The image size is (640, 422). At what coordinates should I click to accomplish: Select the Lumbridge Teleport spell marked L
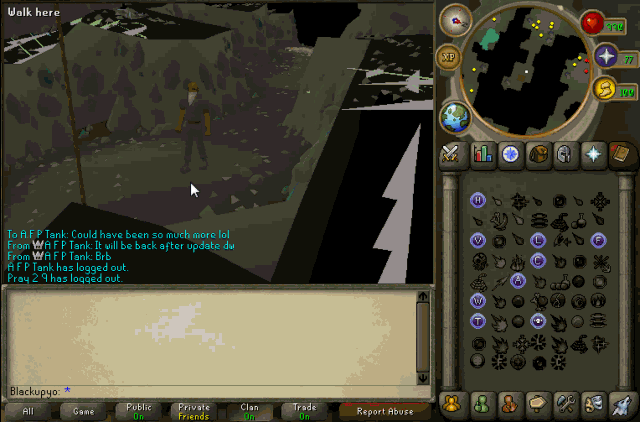pos(538,240)
